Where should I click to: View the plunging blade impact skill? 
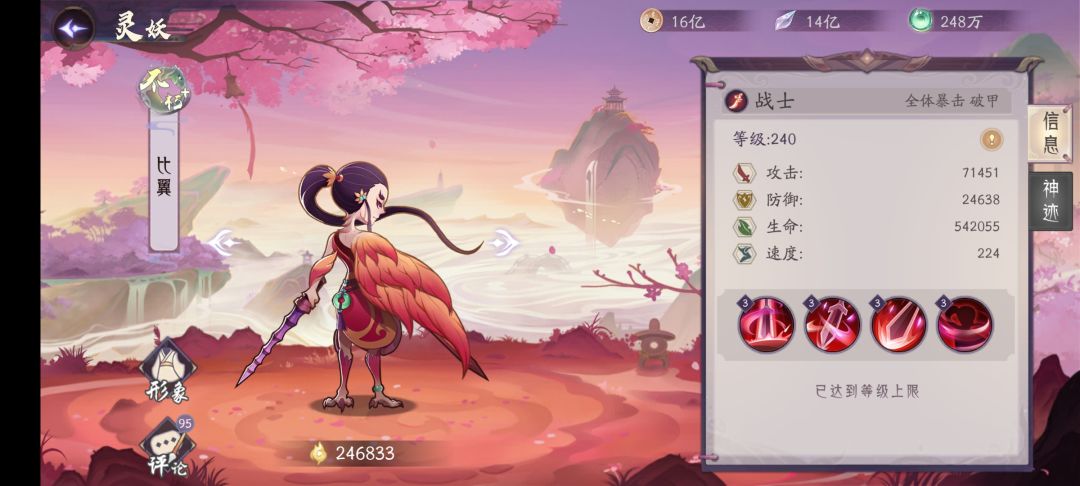899,324
